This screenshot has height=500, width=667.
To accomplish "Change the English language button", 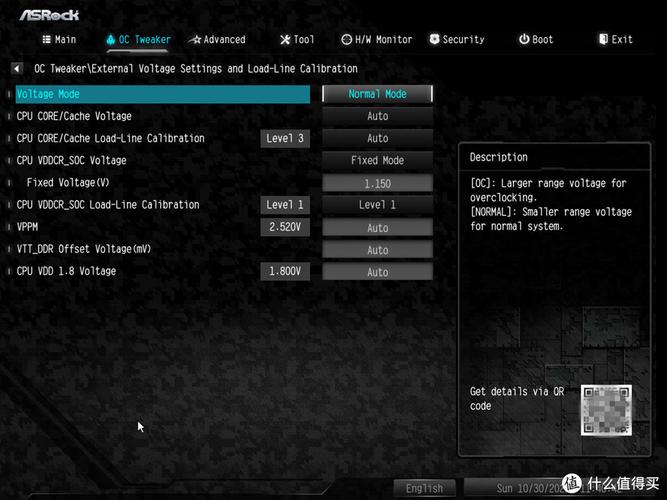I will (424, 489).
